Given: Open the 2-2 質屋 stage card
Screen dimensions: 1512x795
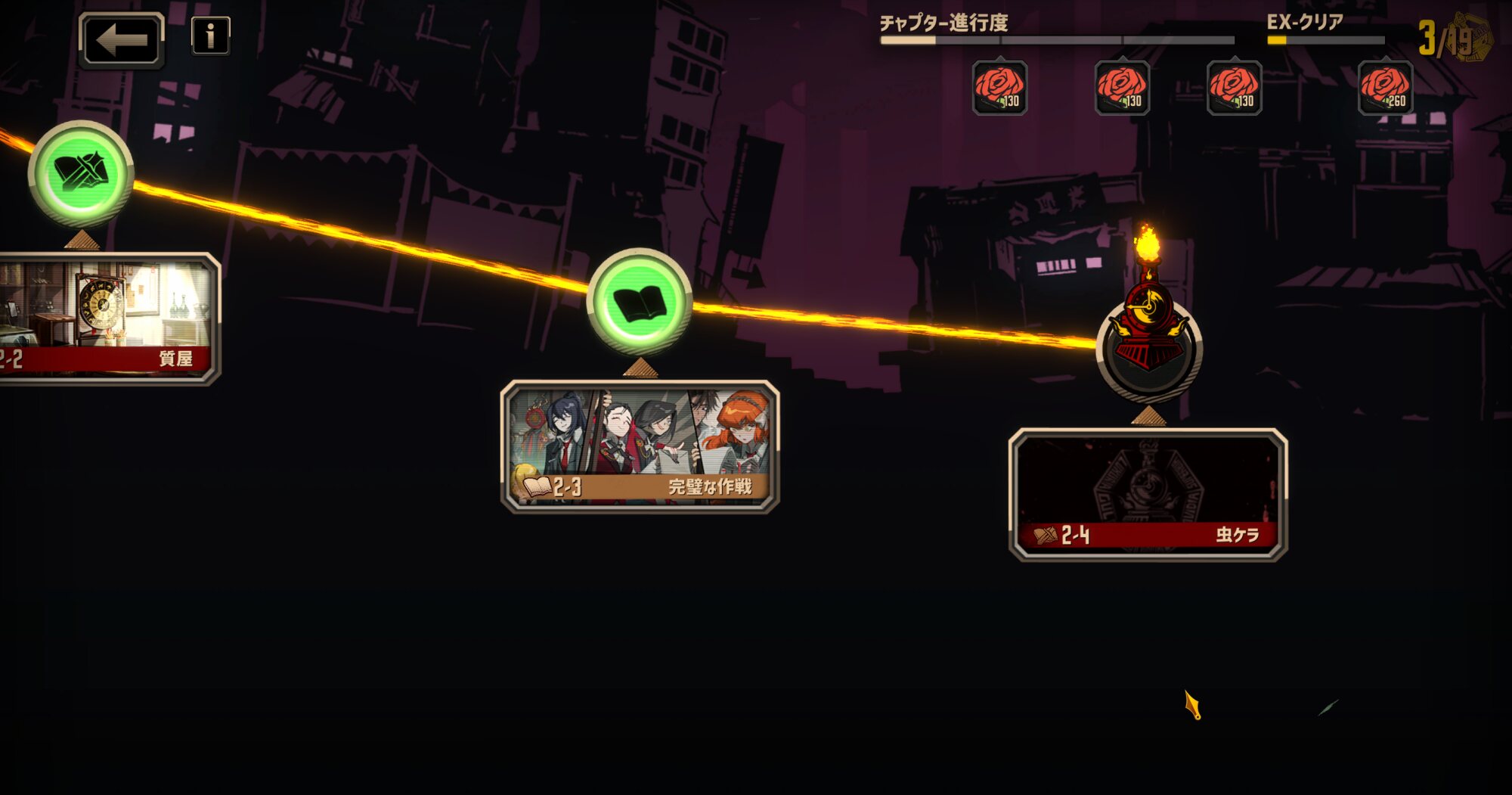Looking at the screenshot, I should (x=106, y=318).
